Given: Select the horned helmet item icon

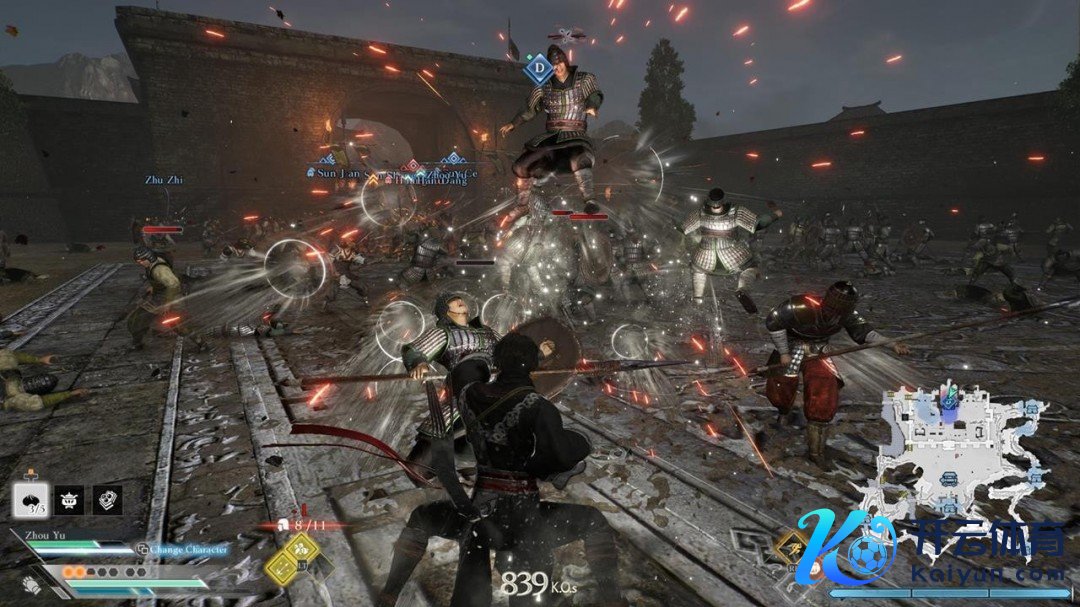Looking at the screenshot, I should pyautogui.click(x=69, y=500).
